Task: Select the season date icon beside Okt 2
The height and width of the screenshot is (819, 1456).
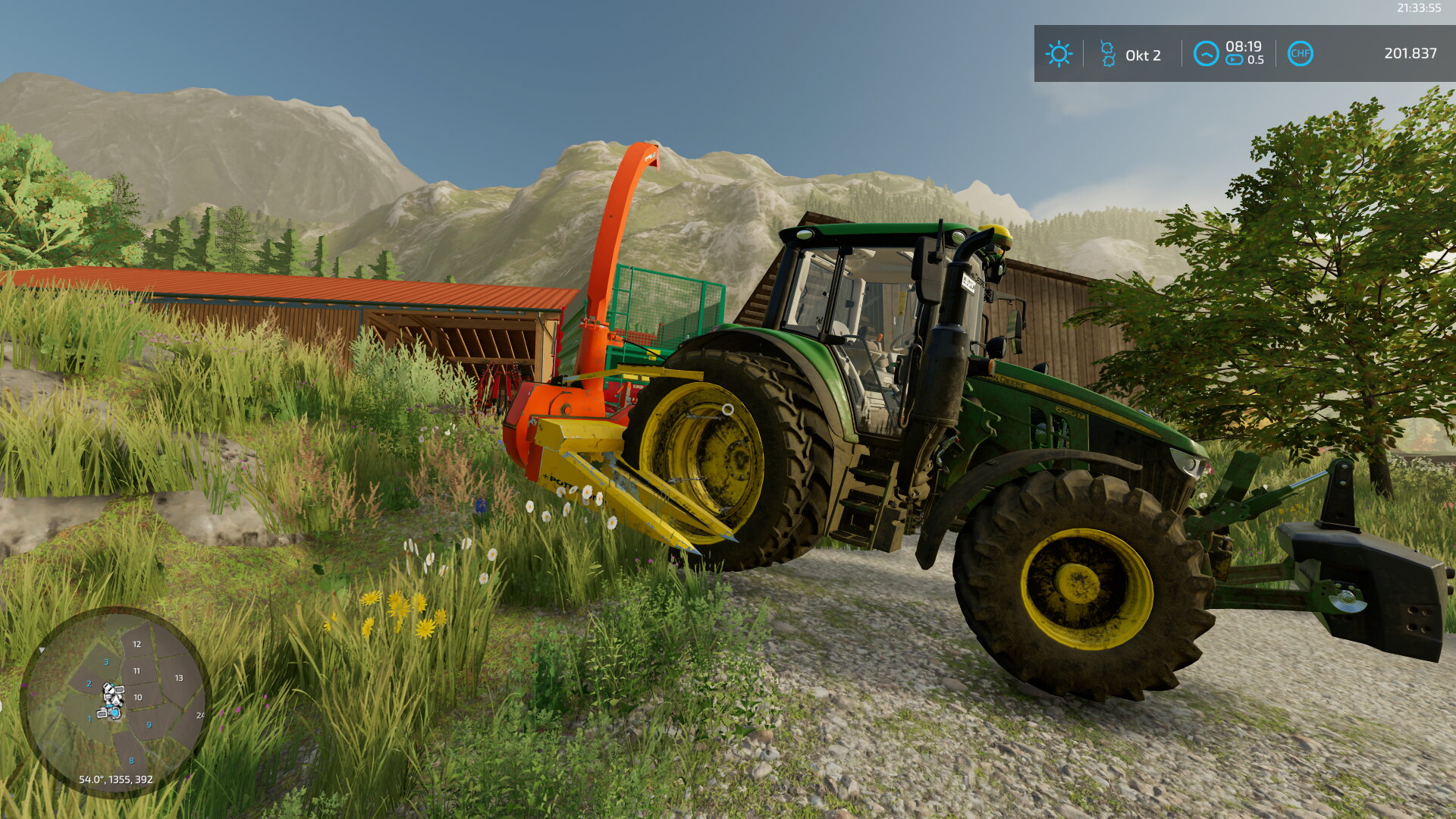Action: pyautogui.click(x=1108, y=54)
